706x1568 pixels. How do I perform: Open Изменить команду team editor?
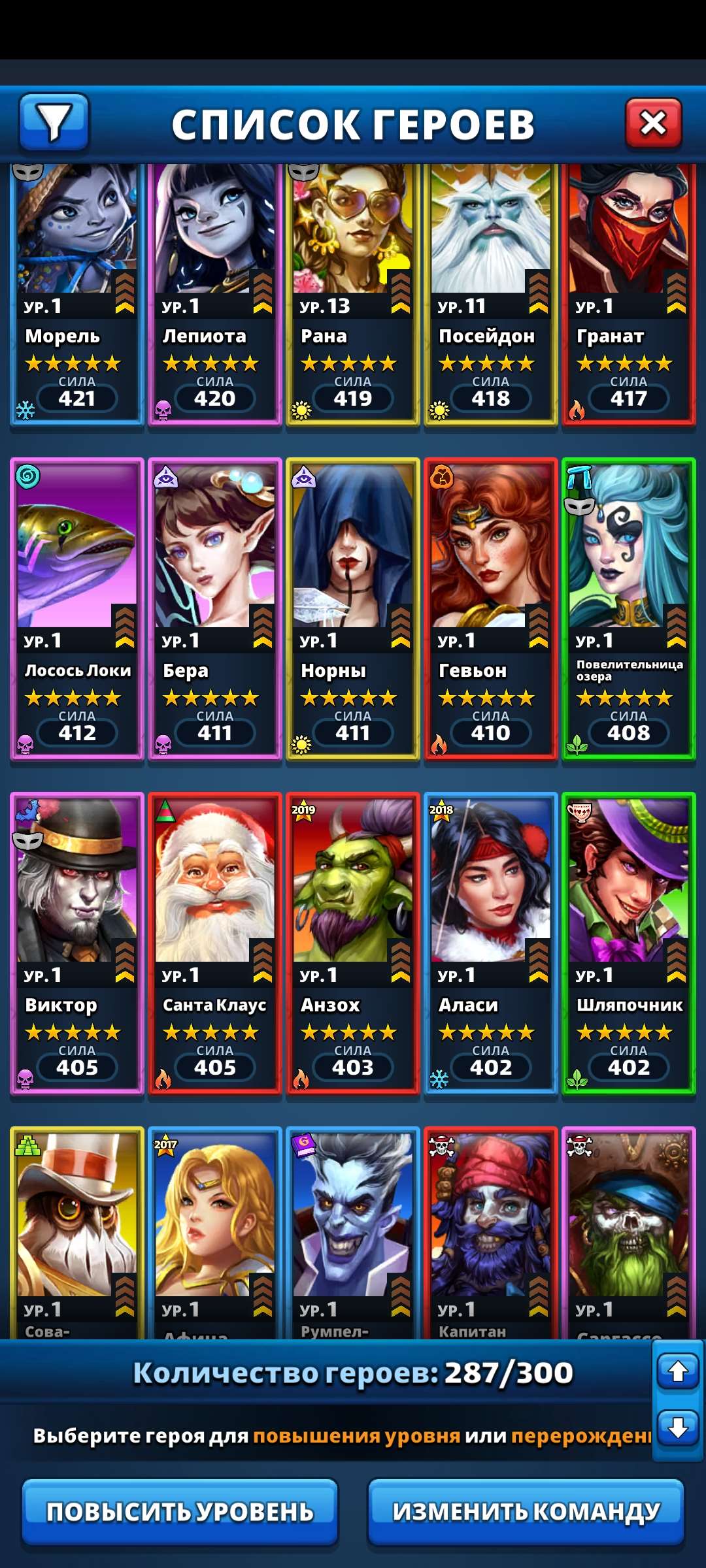coord(526,1511)
